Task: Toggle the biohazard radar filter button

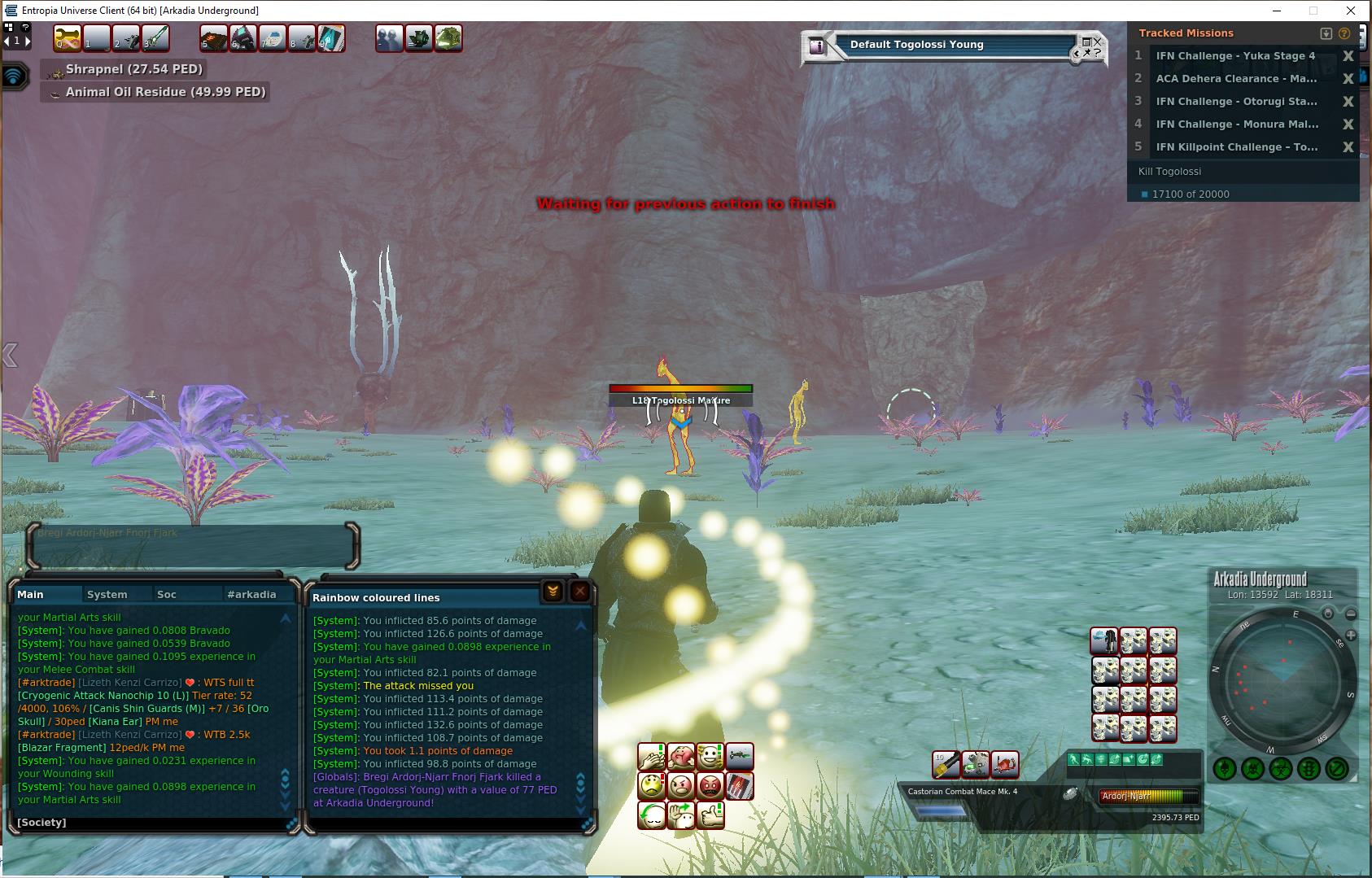Action: click(1281, 768)
